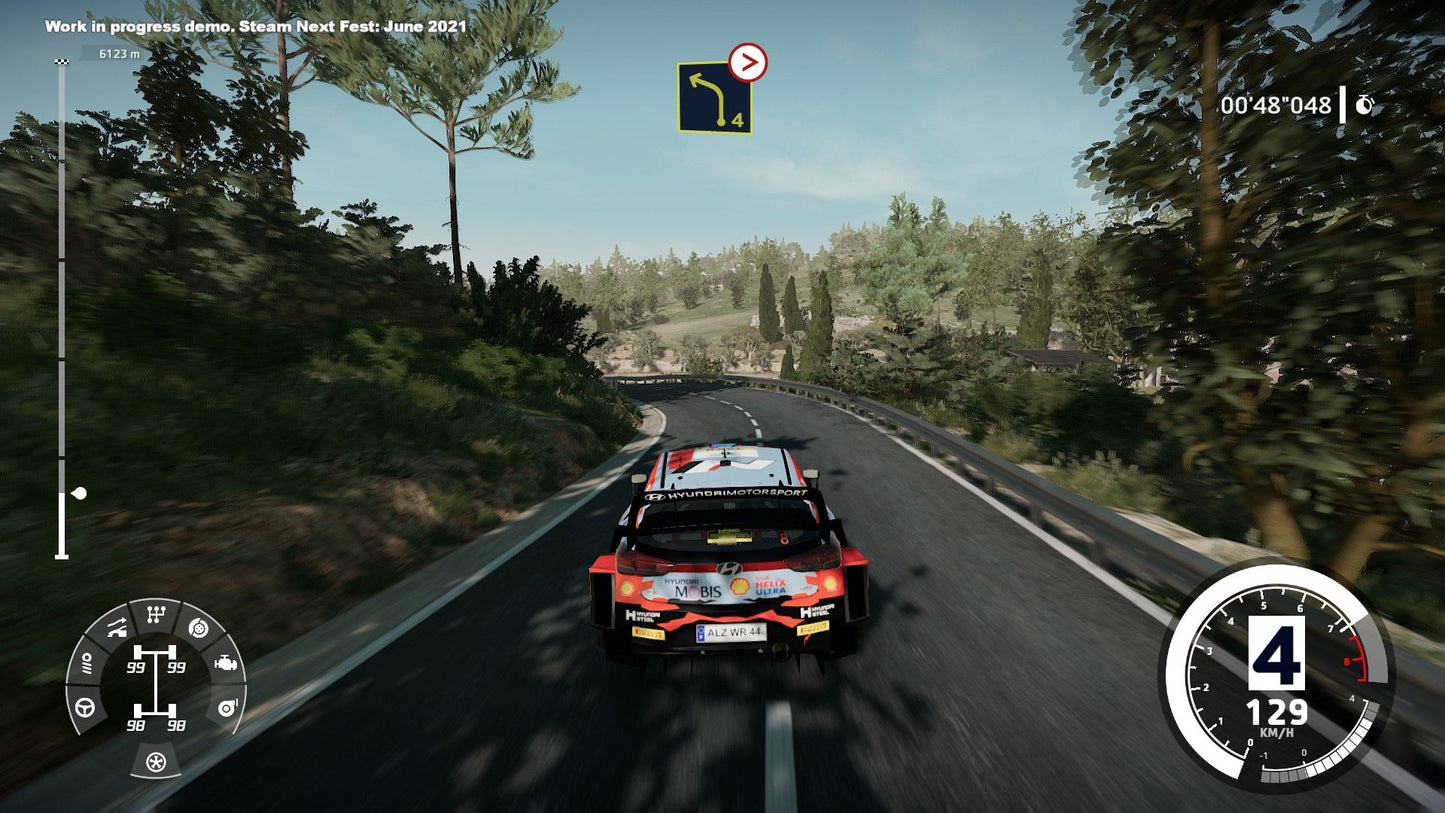
Task: Click the 129 KM/H speed readout
Action: pos(1278,714)
